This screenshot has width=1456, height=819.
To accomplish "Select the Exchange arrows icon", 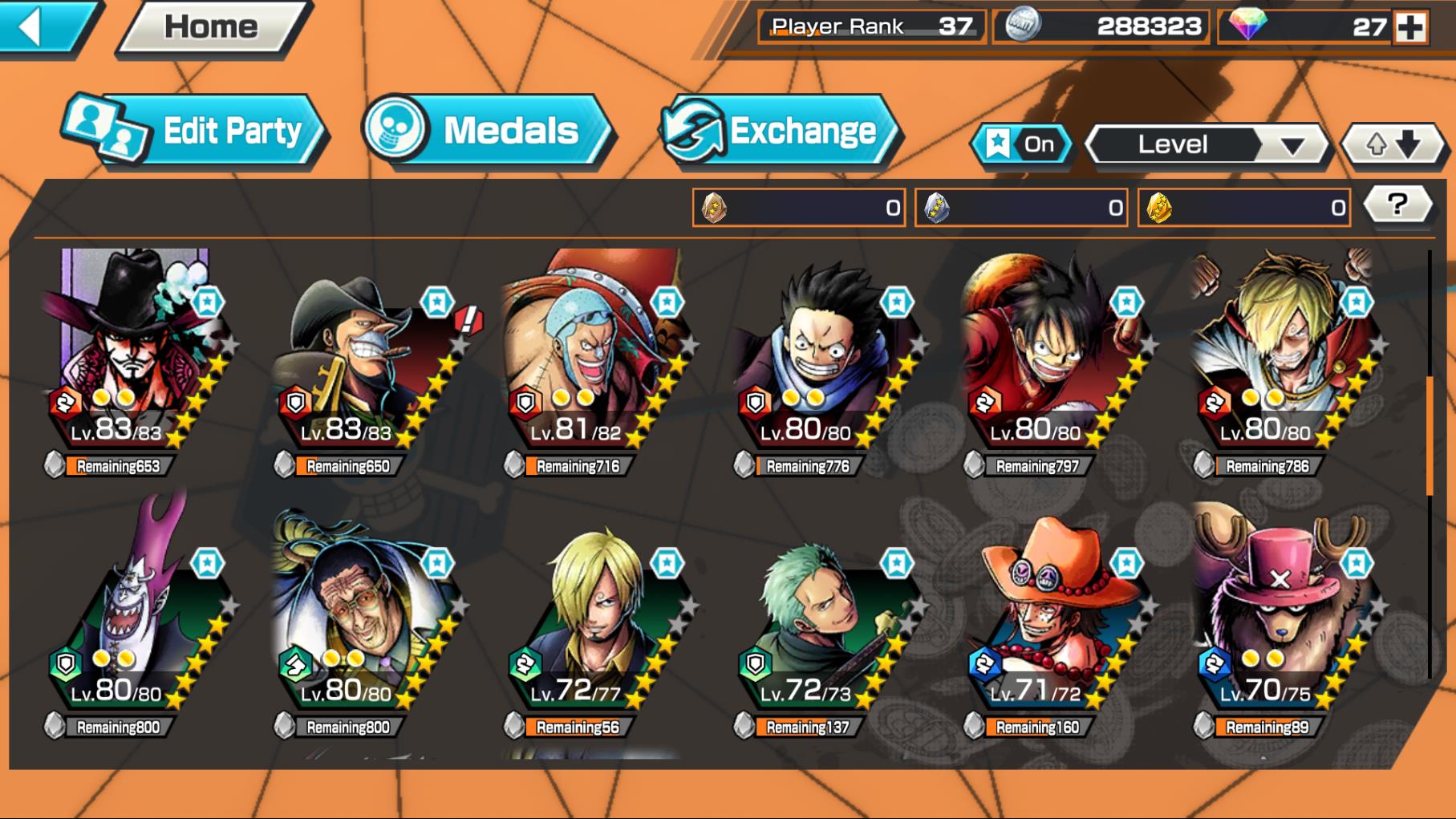I will click(x=693, y=127).
